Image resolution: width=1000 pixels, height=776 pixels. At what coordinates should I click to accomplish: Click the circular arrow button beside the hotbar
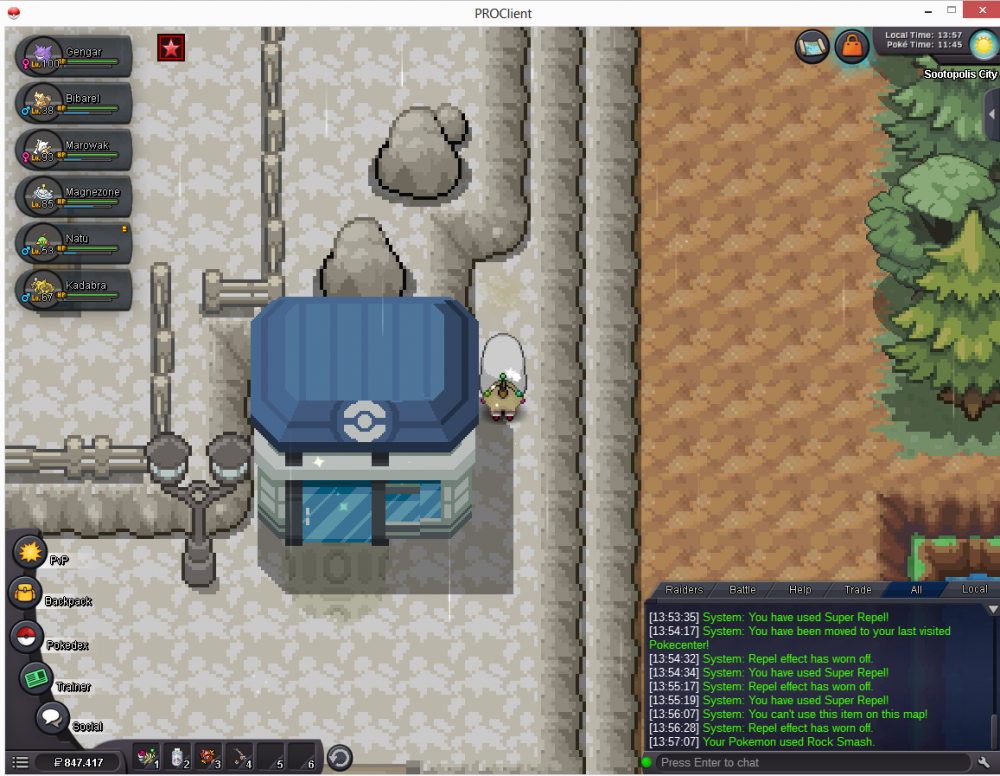tap(340, 758)
